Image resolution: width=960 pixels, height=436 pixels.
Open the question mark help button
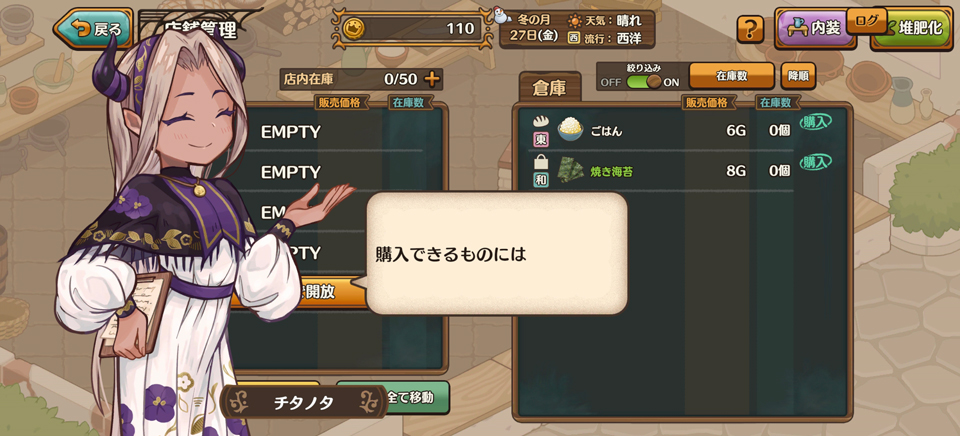coord(750,29)
